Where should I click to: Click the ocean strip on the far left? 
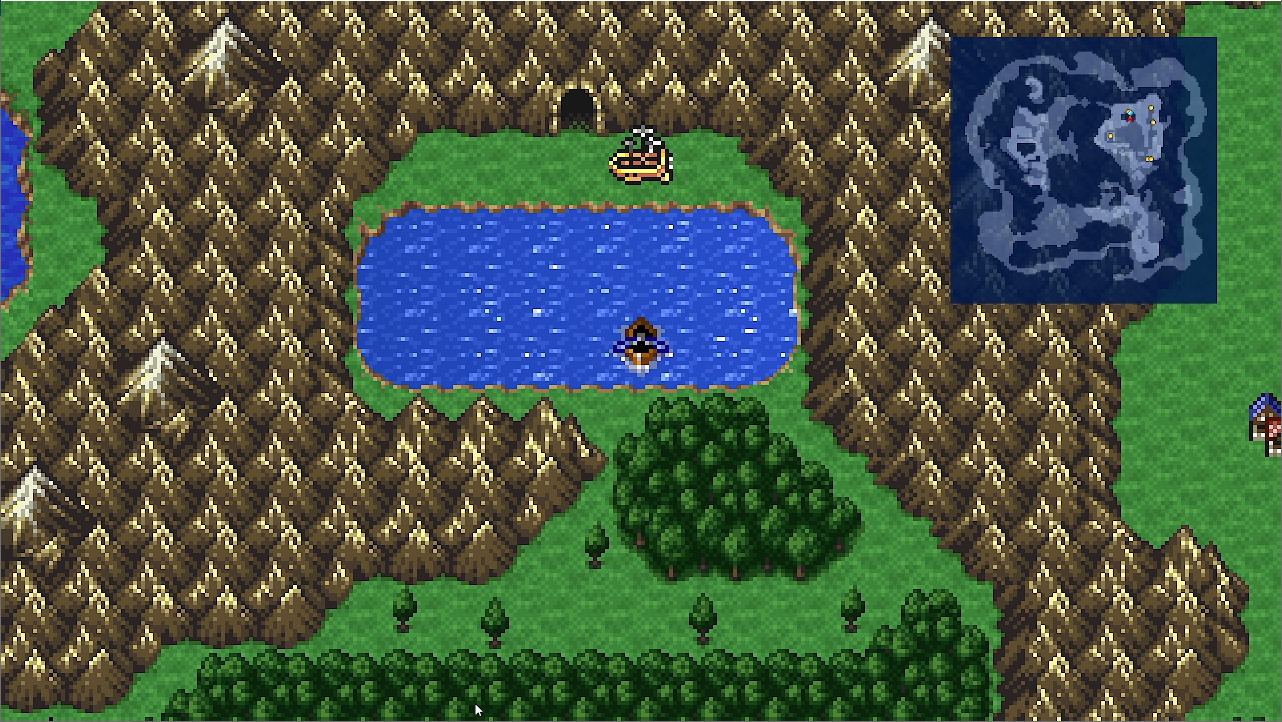8,200
